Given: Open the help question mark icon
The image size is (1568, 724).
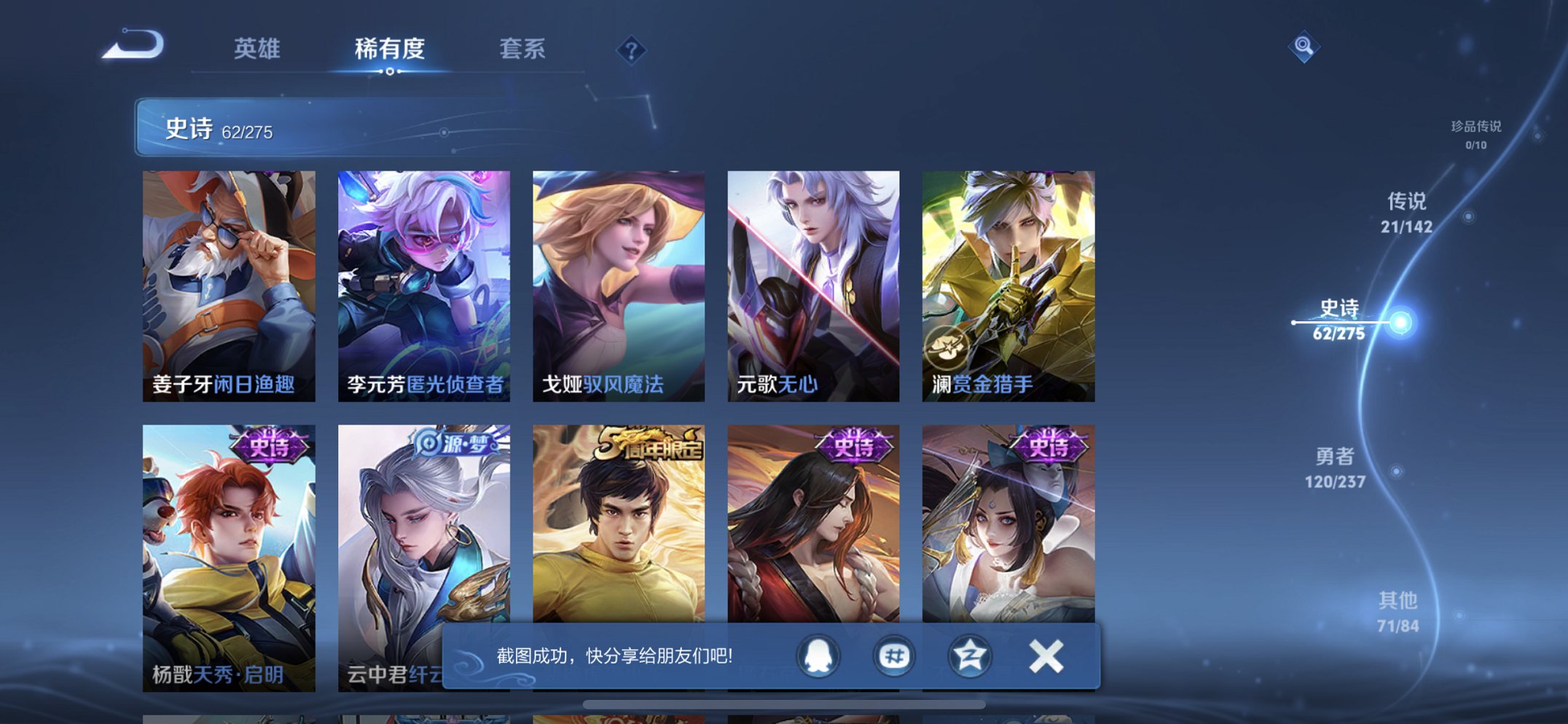Looking at the screenshot, I should pos(632,49).
